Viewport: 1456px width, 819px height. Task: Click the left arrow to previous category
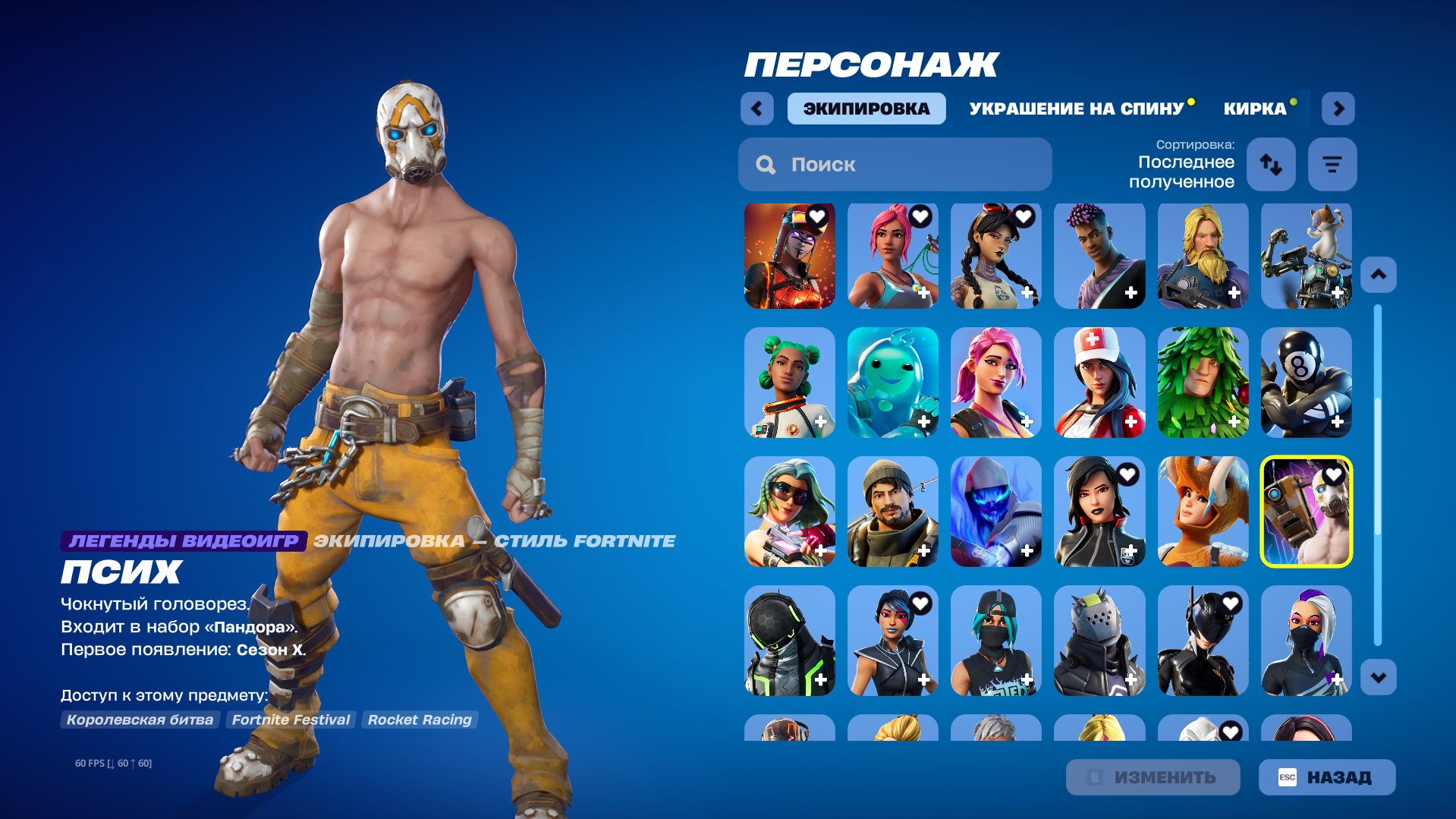[756, 108]
